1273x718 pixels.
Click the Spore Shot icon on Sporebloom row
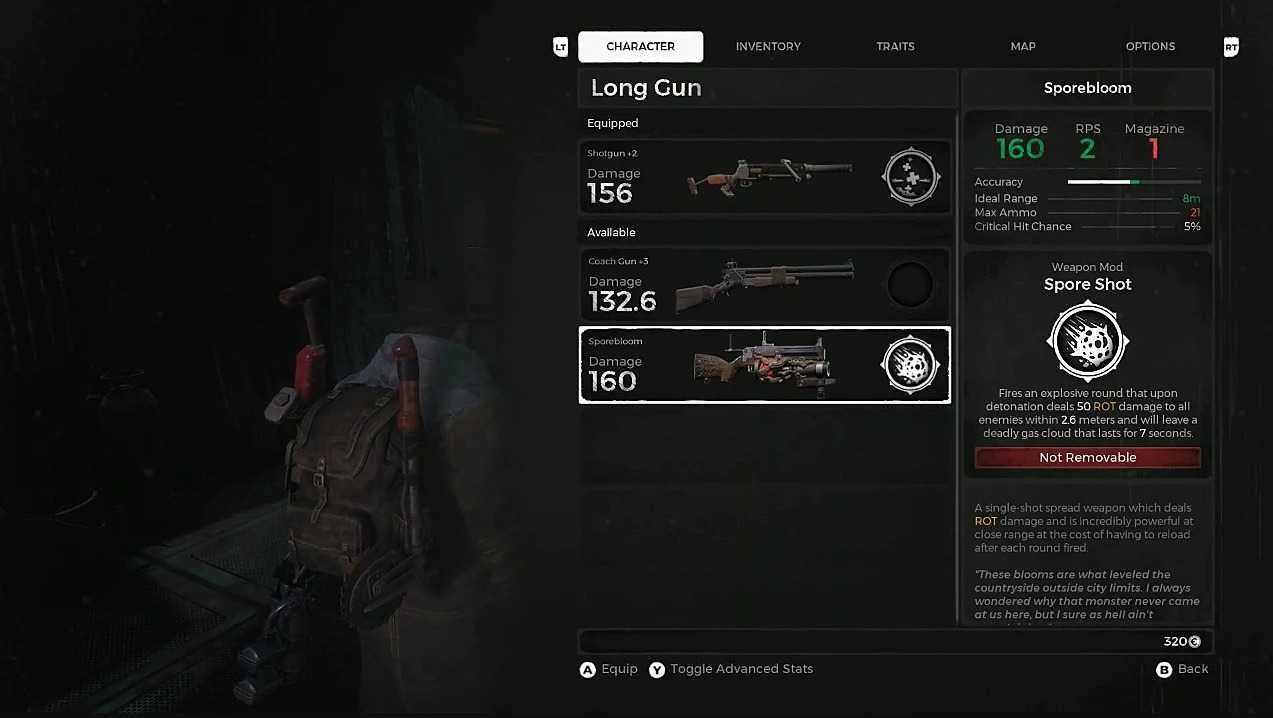pyautogui.click(x=910, y=366)
